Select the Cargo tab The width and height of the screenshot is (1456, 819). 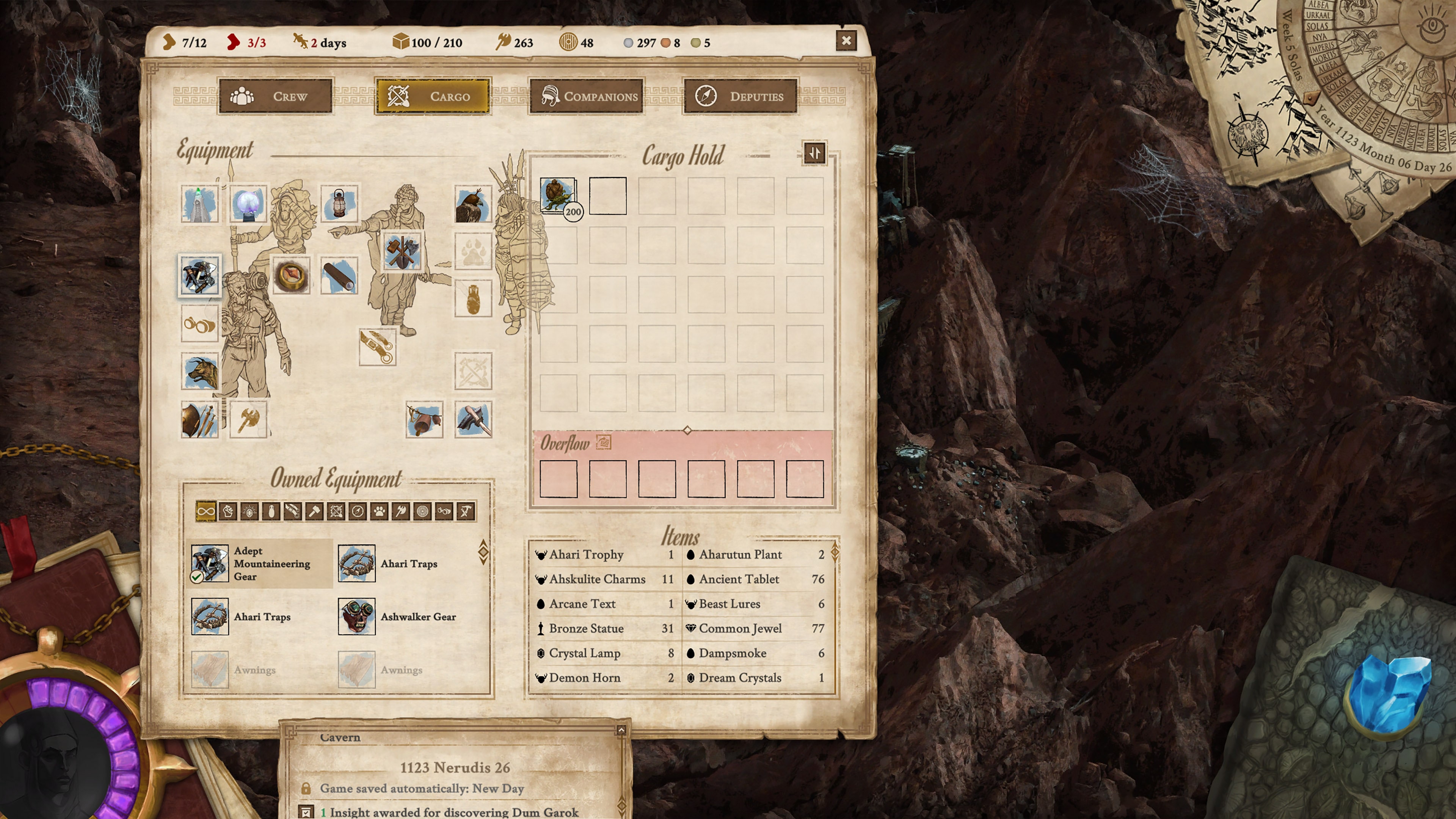click(x=432, y=97)
